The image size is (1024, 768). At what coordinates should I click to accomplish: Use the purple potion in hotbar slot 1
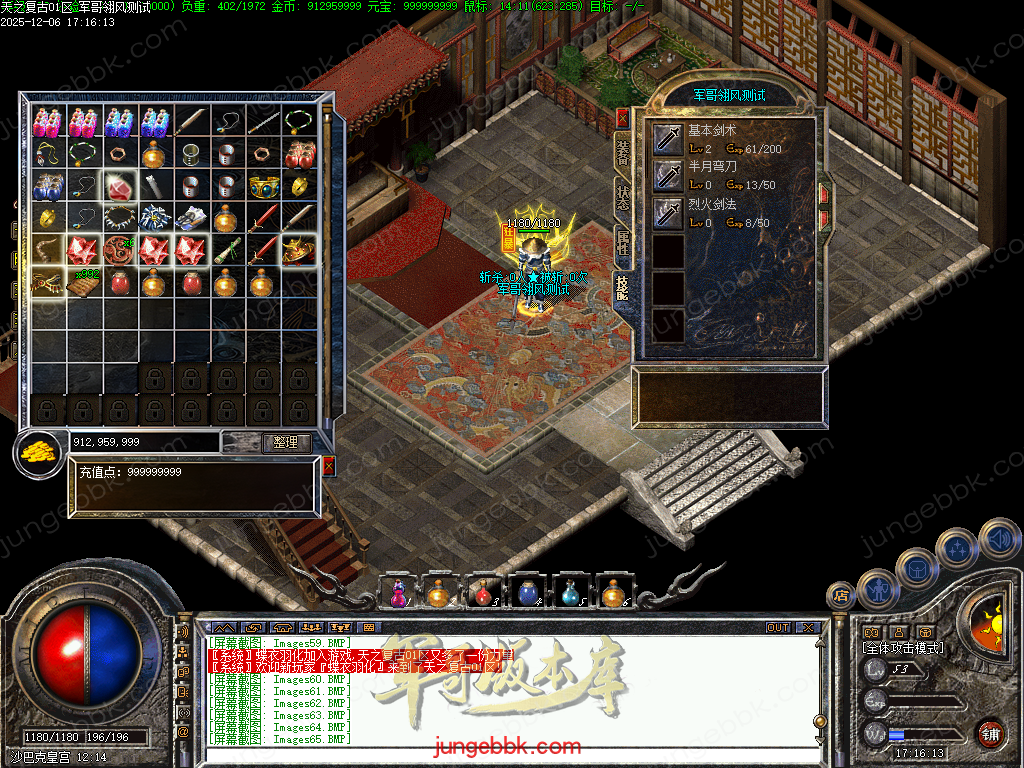click(x=398, y=593)
